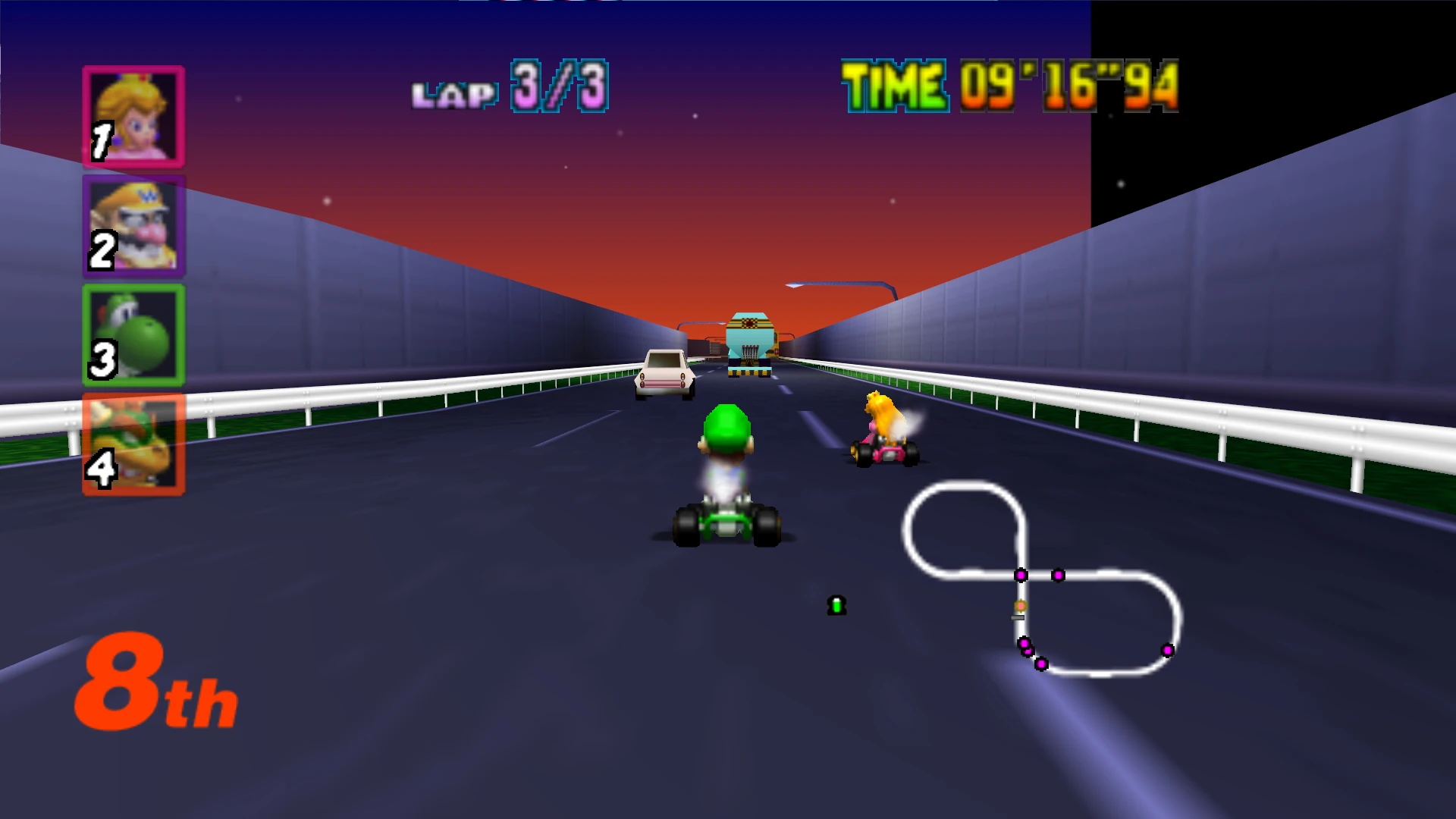1456x819 pixels.
Task: Select Princess Peach's first place portrait
Action: (133, 115)
